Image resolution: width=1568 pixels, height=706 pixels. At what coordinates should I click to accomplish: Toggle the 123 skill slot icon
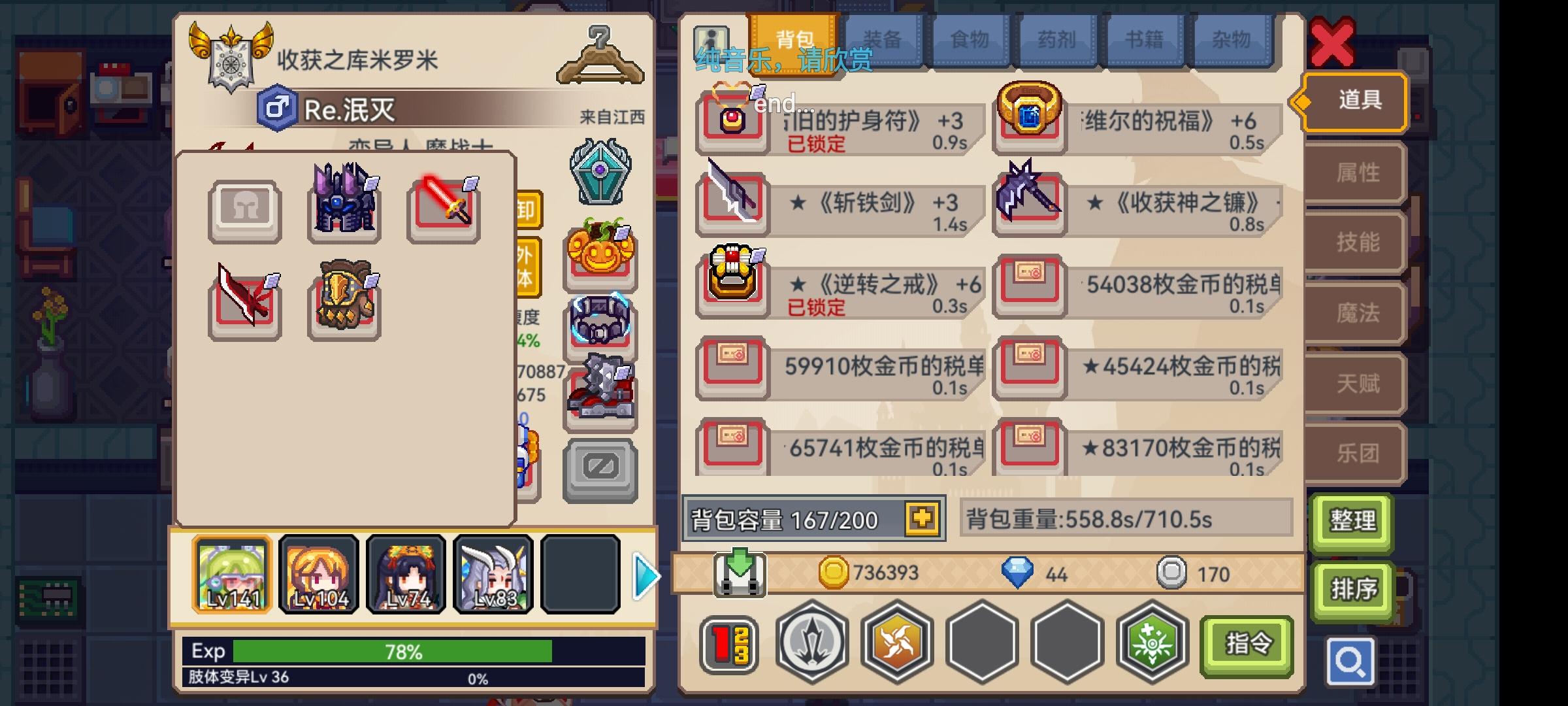pos(730,643)
